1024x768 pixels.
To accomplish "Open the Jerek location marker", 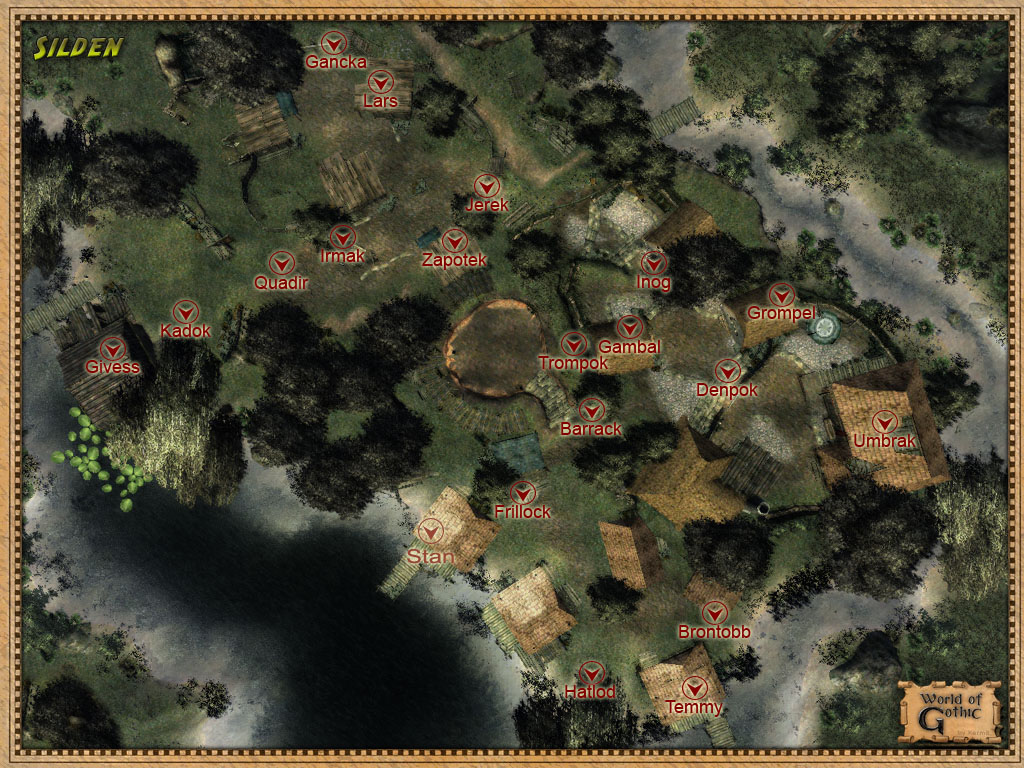I will tap(487, 186).
